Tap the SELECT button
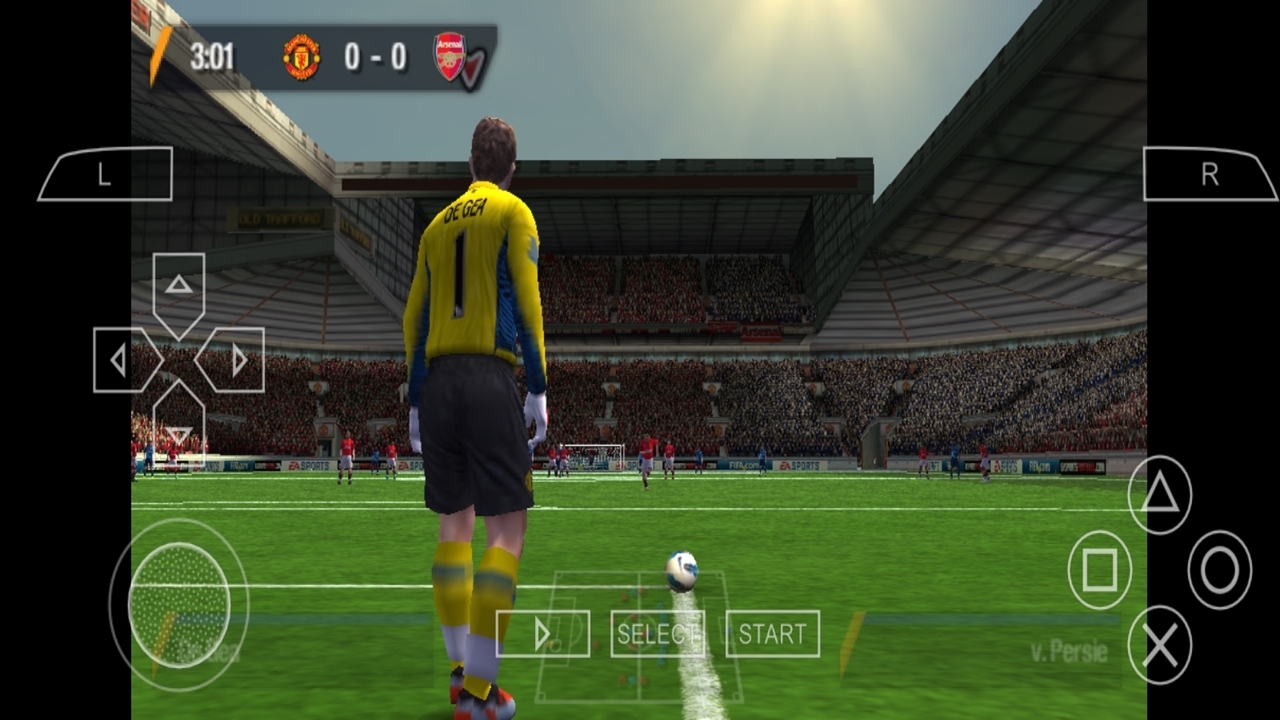This screenshot has height=720, width=1280. (x=657, y=634)
